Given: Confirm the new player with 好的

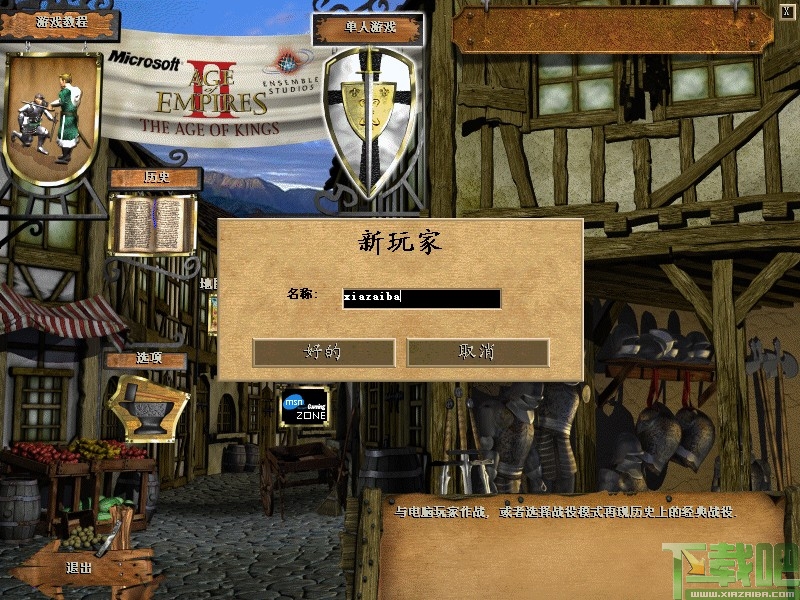Looking at the screenshot, I should coord(323,352).
